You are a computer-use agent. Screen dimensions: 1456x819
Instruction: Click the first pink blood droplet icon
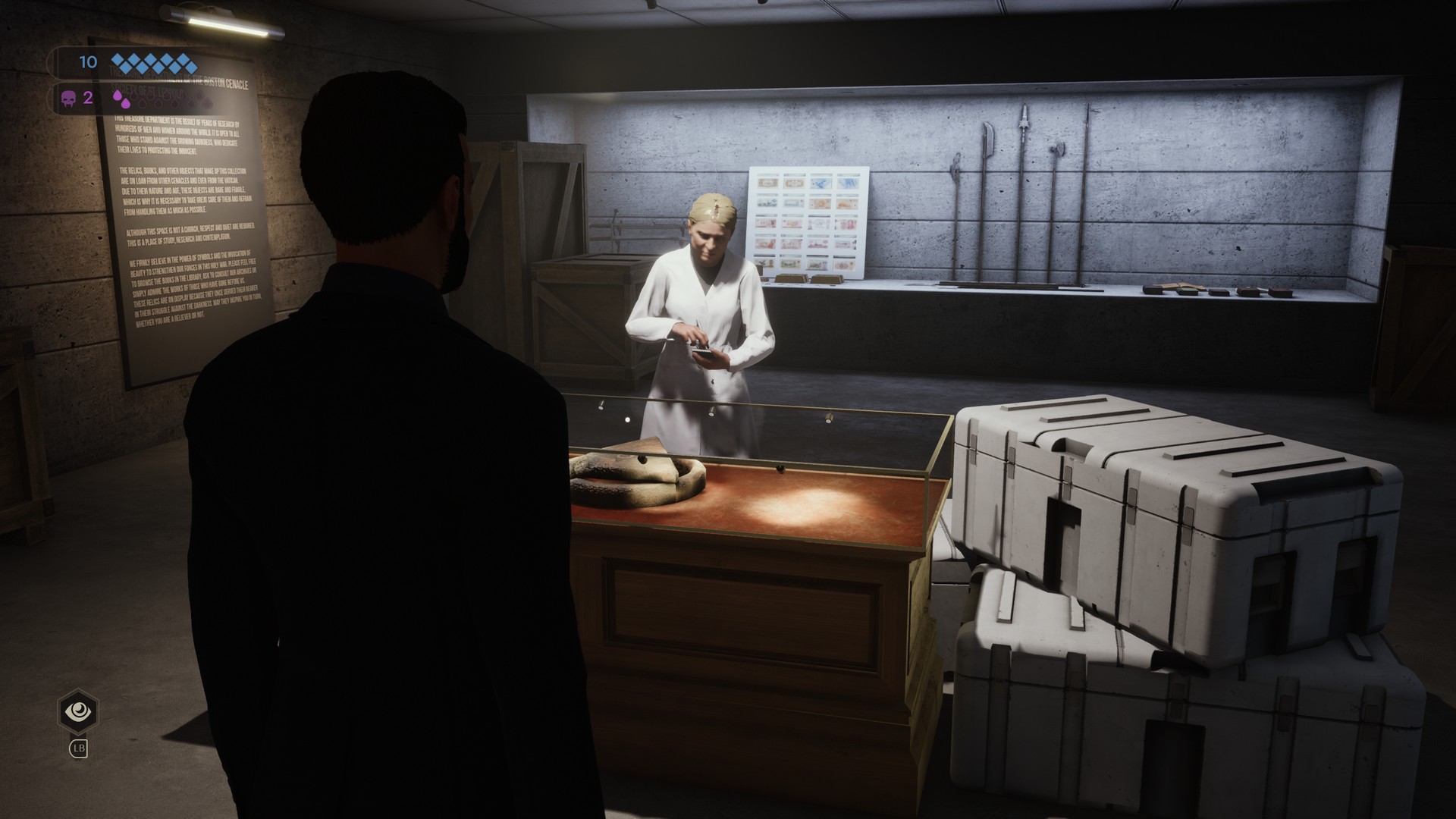click(x=118, y=96)
